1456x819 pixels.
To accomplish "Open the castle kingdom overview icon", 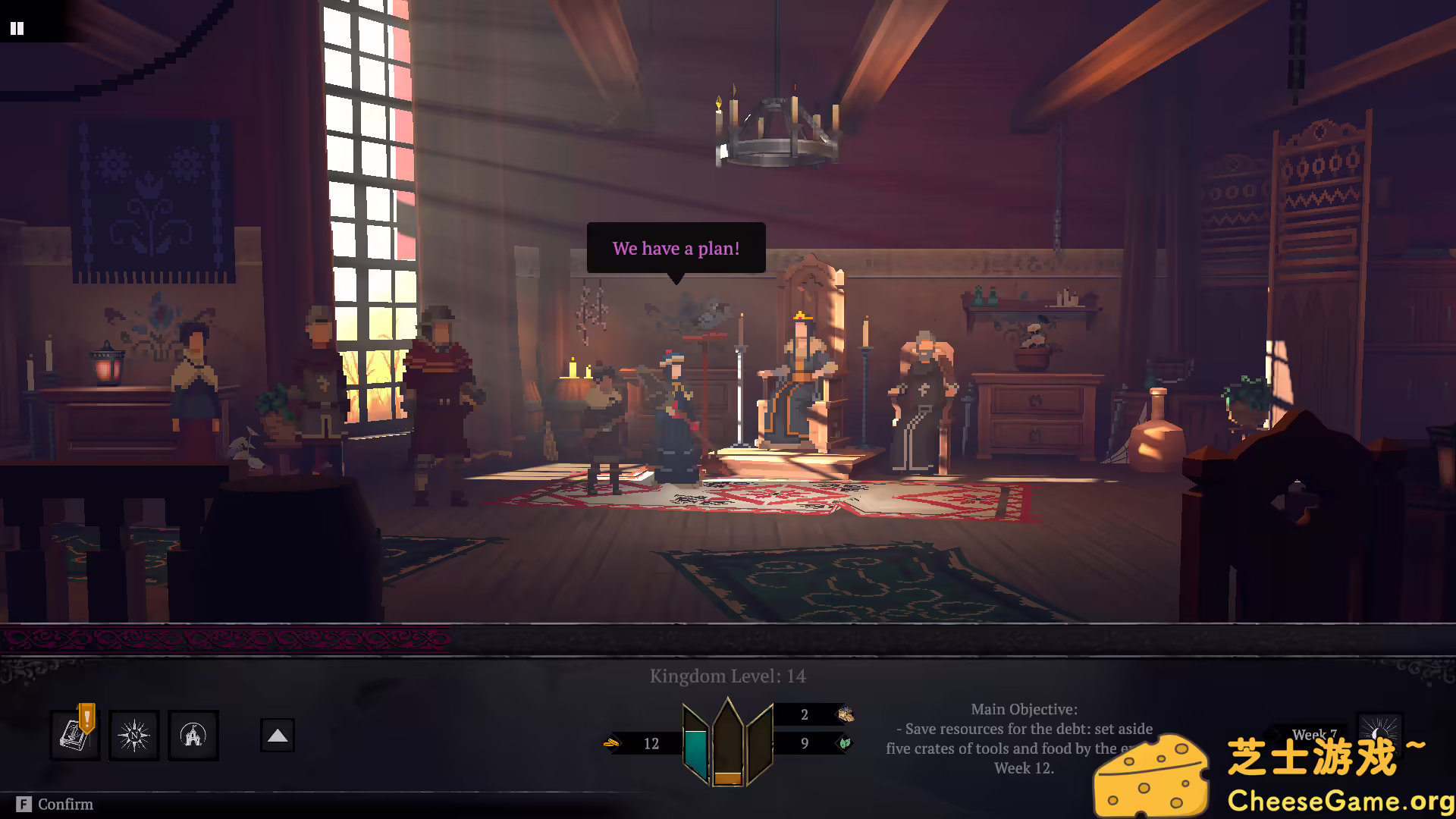I will click(193, 735).
